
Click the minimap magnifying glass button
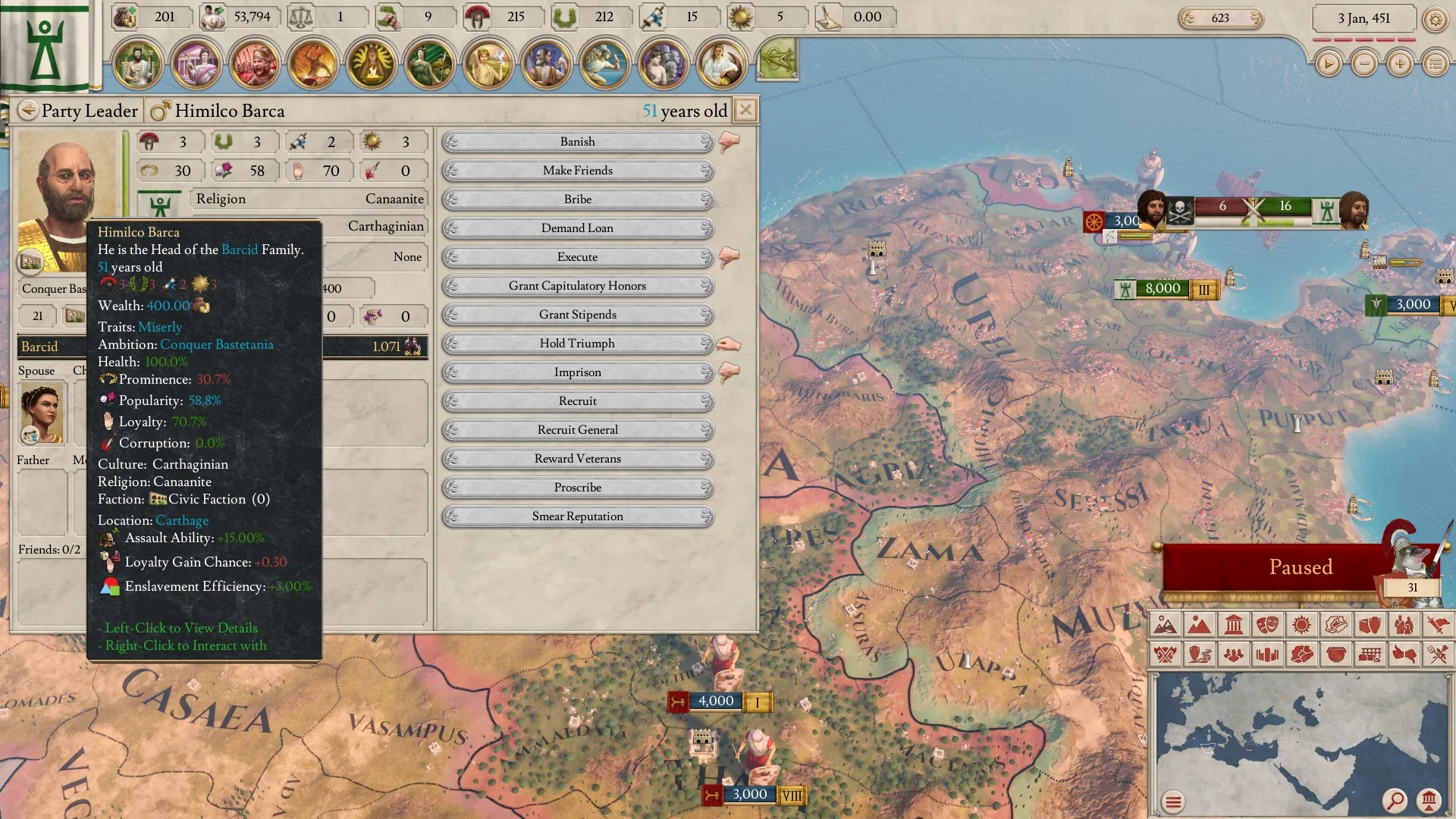1394,800
